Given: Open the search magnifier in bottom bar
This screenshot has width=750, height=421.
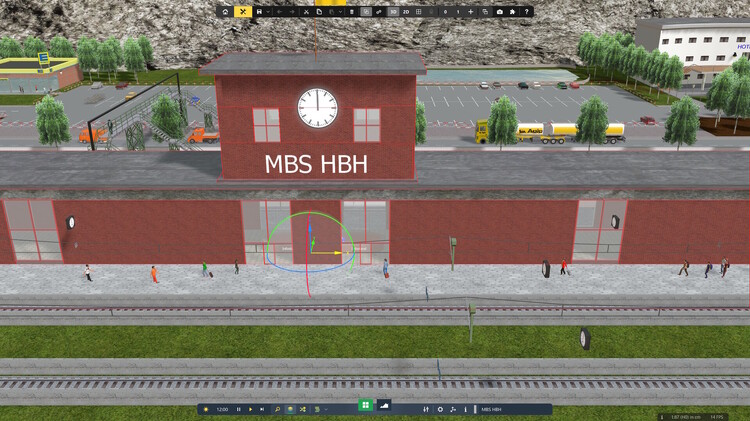Looking at the screenshot, I should click(277, 409).
